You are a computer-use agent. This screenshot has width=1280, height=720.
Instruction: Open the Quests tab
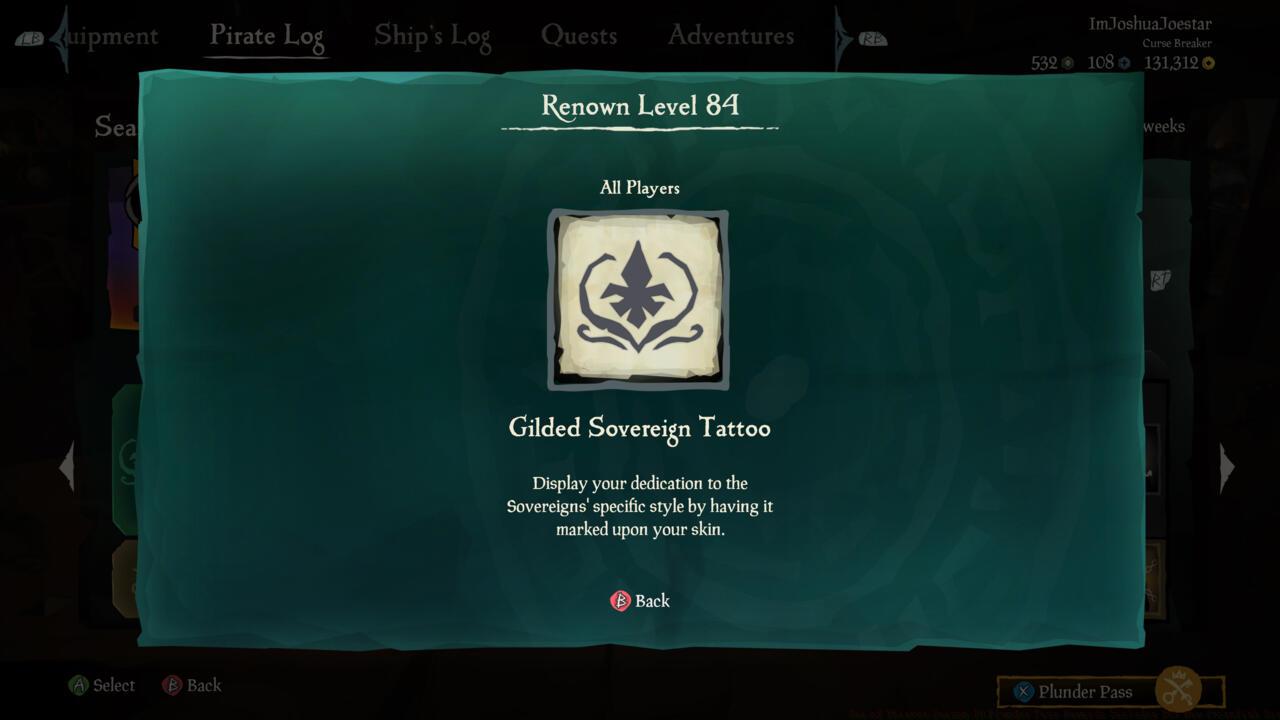(x=580, y=35)
